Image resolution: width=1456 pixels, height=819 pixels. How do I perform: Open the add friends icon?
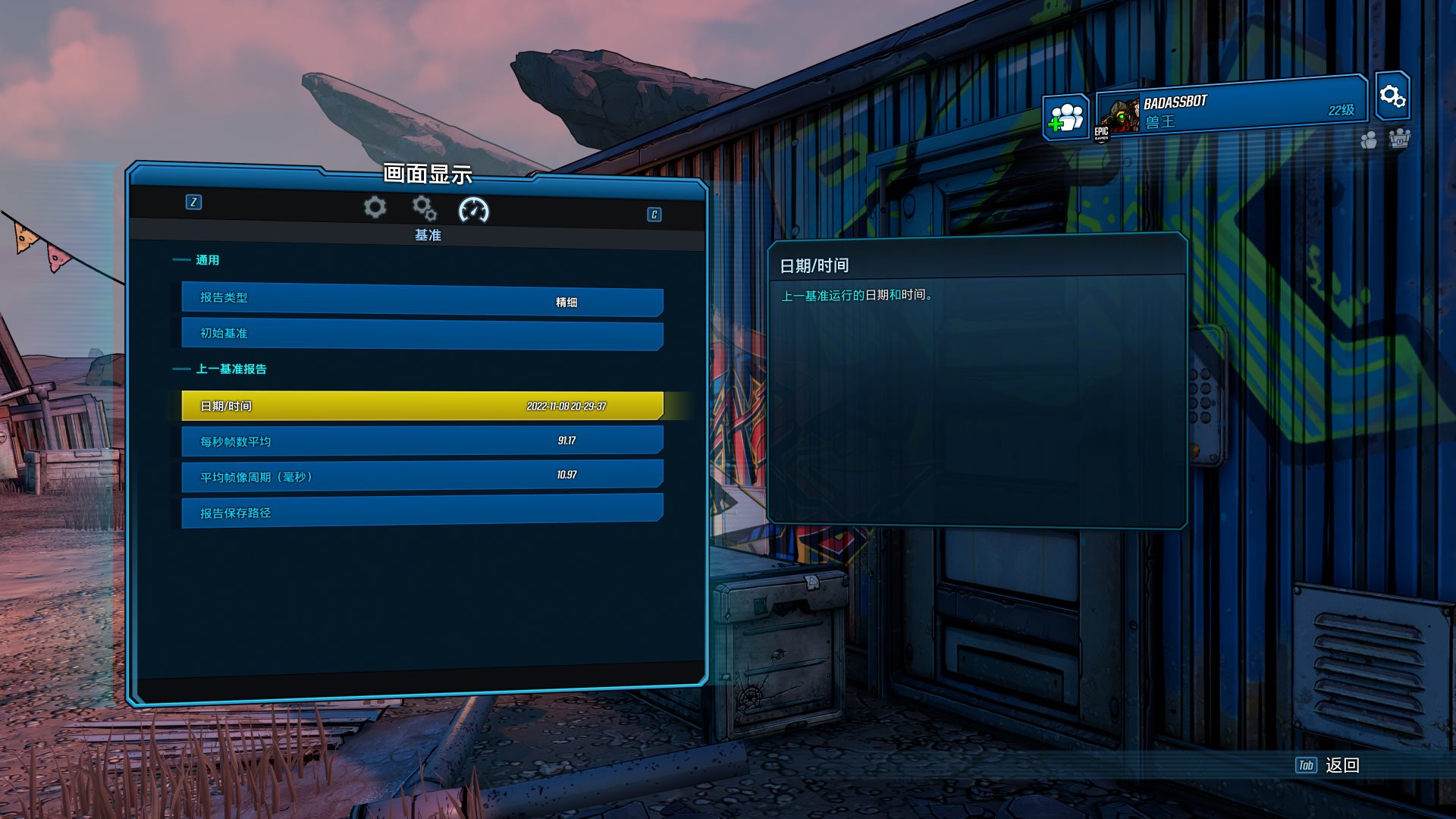(1066, 118)
